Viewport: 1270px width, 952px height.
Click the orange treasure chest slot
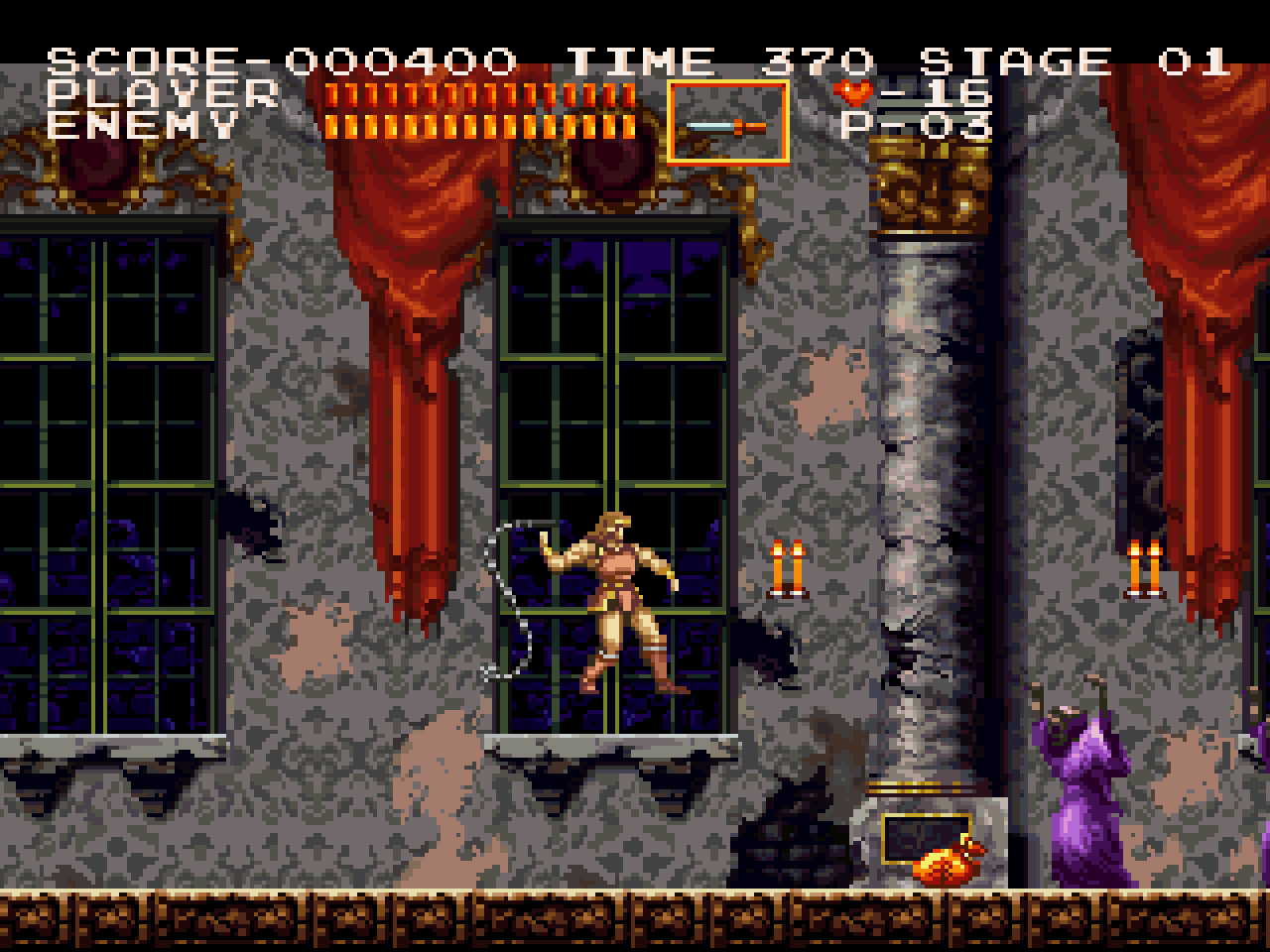(x=927, y=838)
